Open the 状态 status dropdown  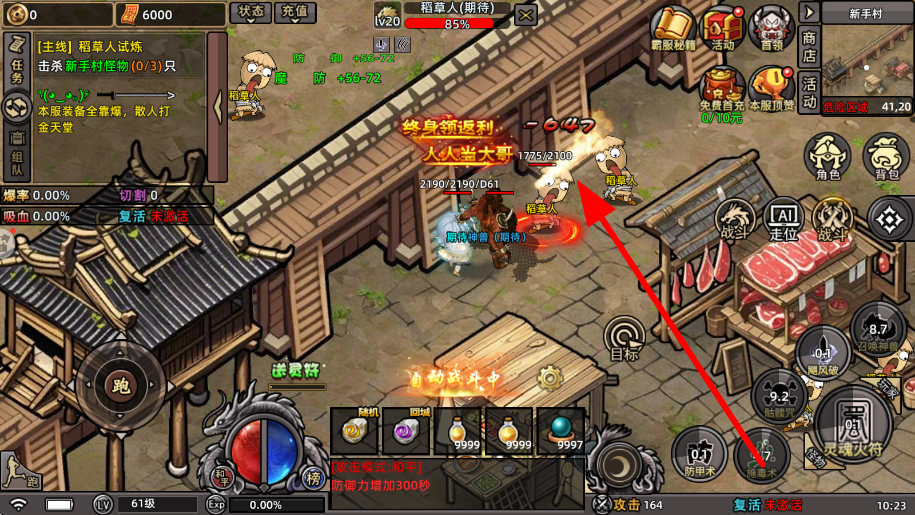click(250, 12)
